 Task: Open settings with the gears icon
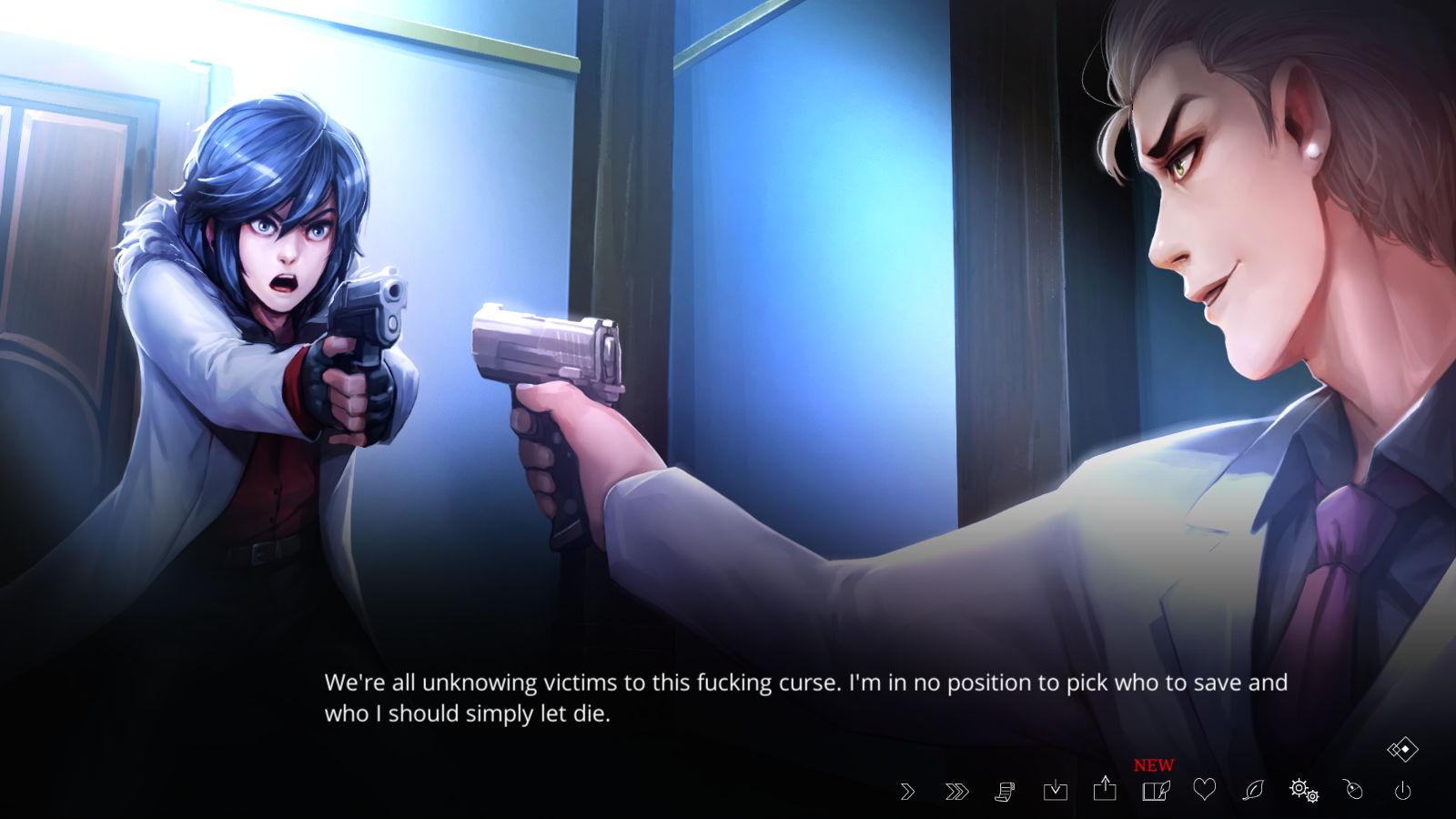(1304, 790)
